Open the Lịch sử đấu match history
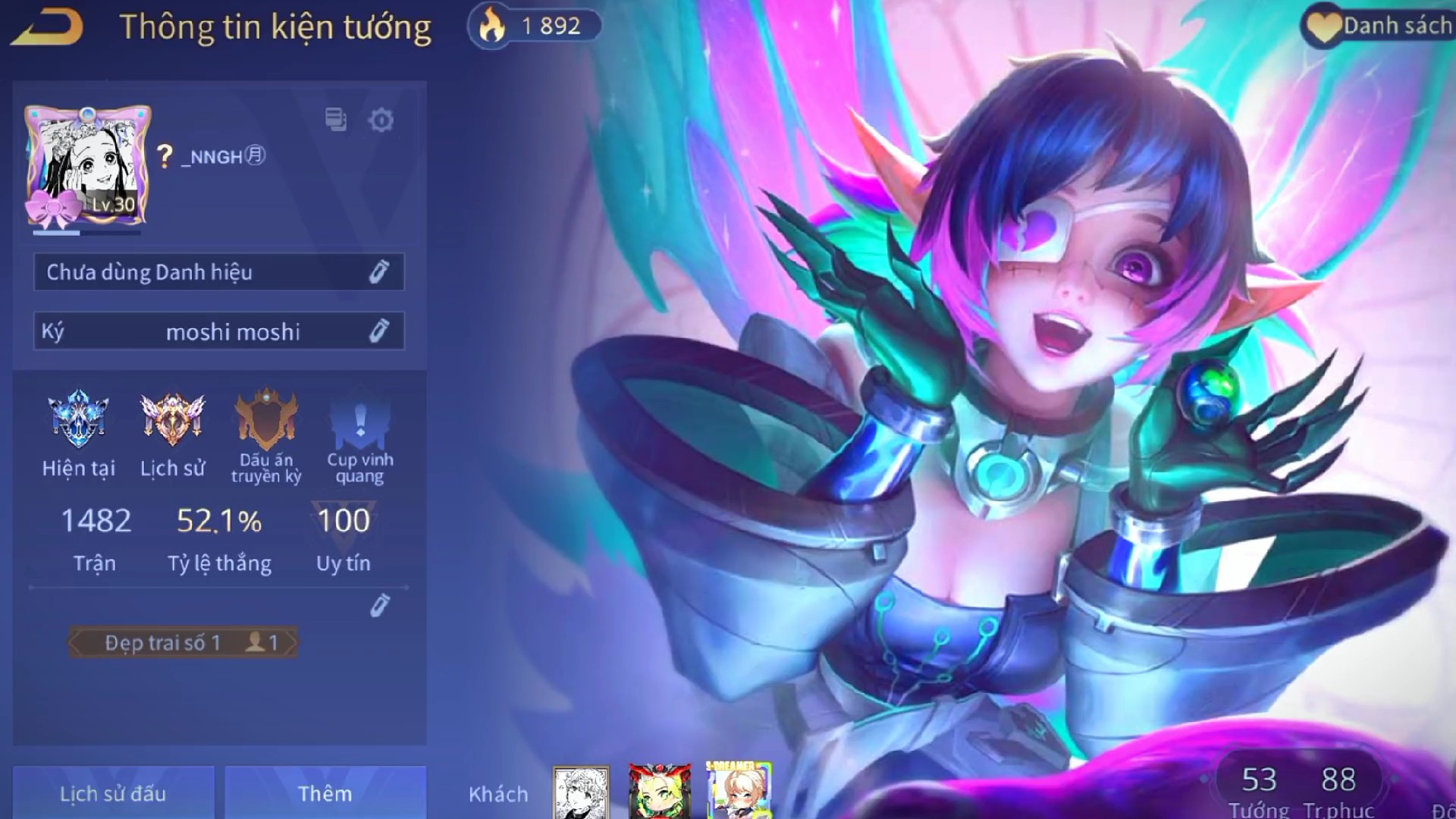Image resolution: width=1456 pixels, height=819 pixels. click(113, 793)
